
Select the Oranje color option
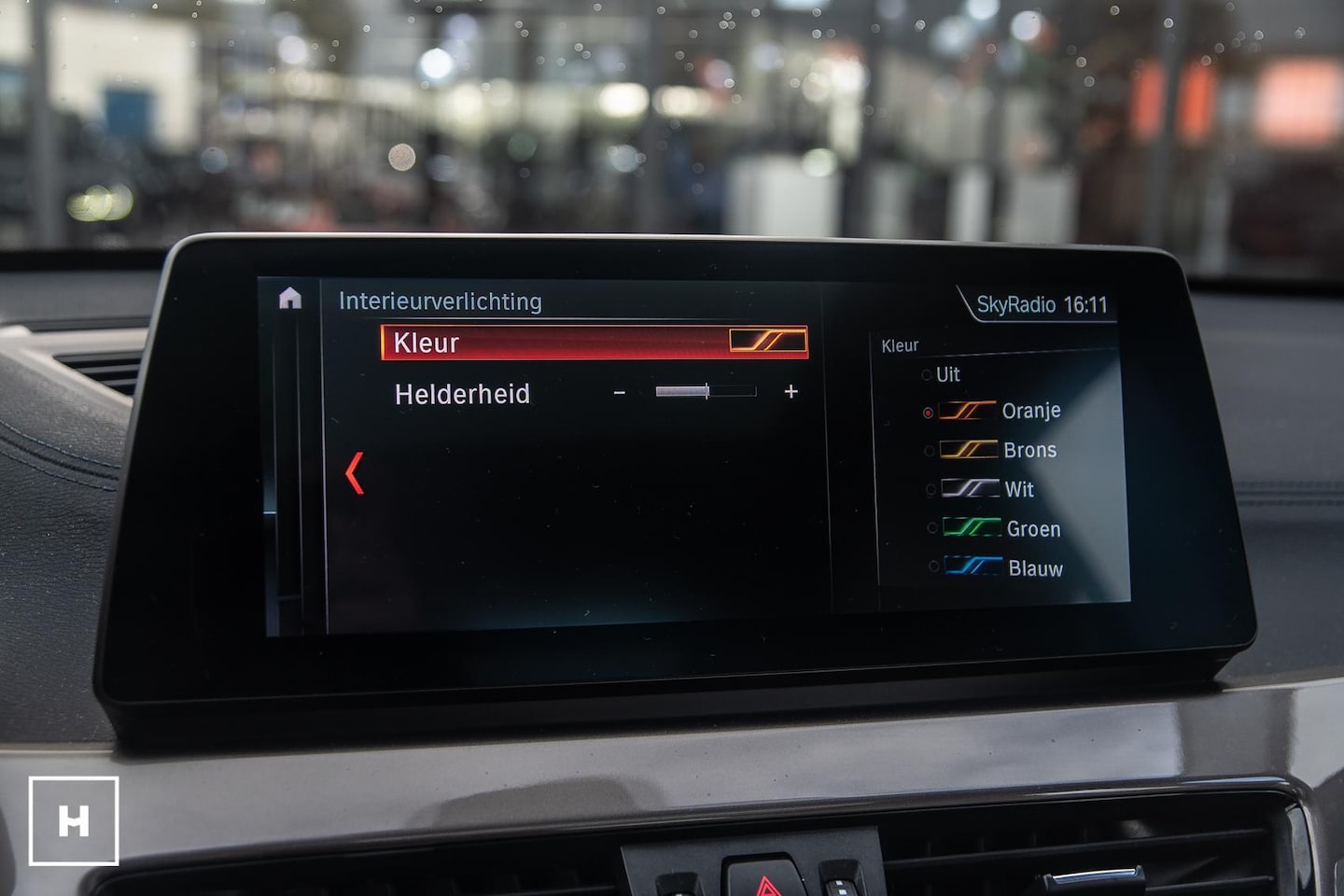[x=1001, y=411]
